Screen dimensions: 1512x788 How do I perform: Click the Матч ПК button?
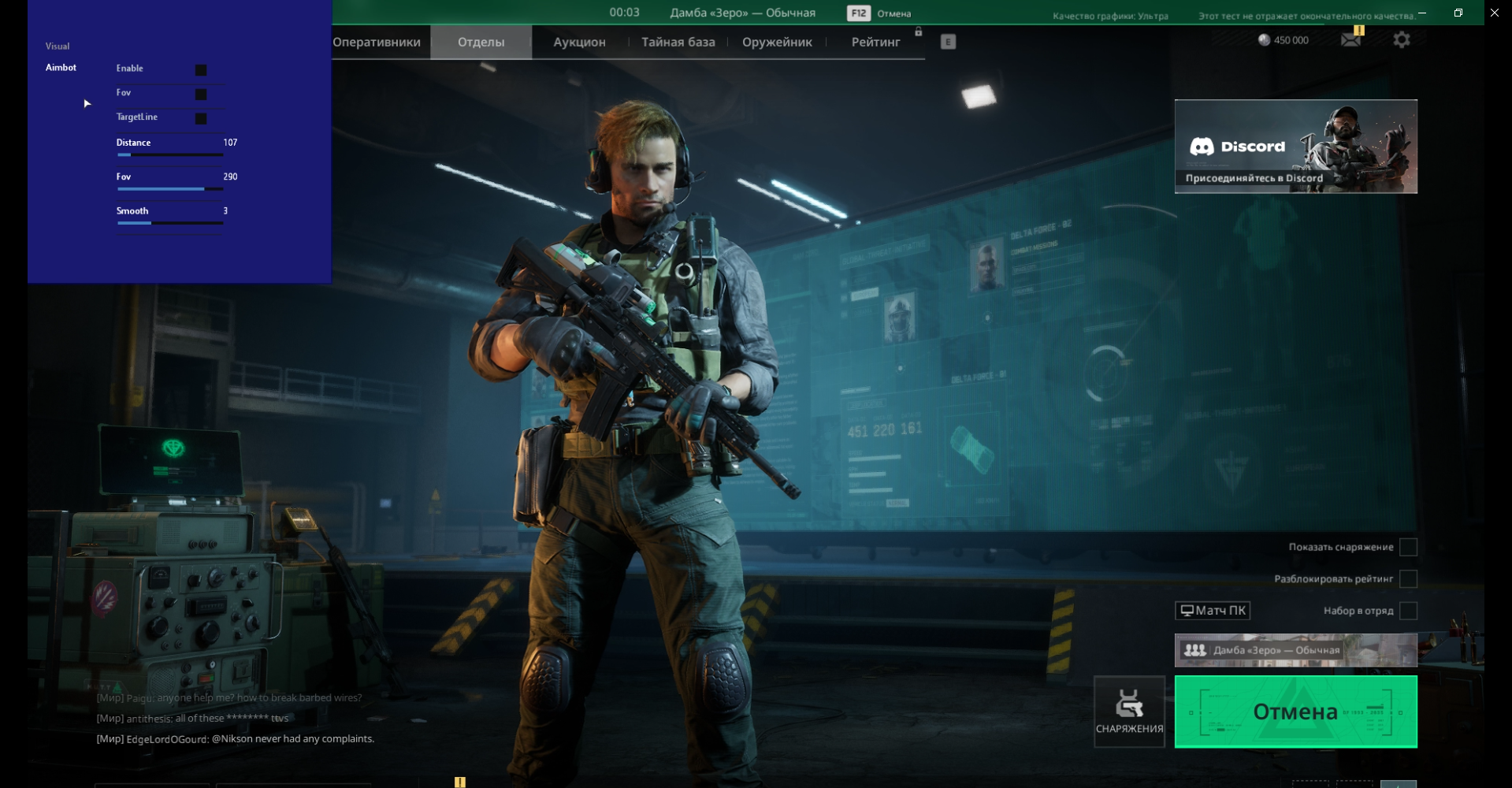point(1213,611)
